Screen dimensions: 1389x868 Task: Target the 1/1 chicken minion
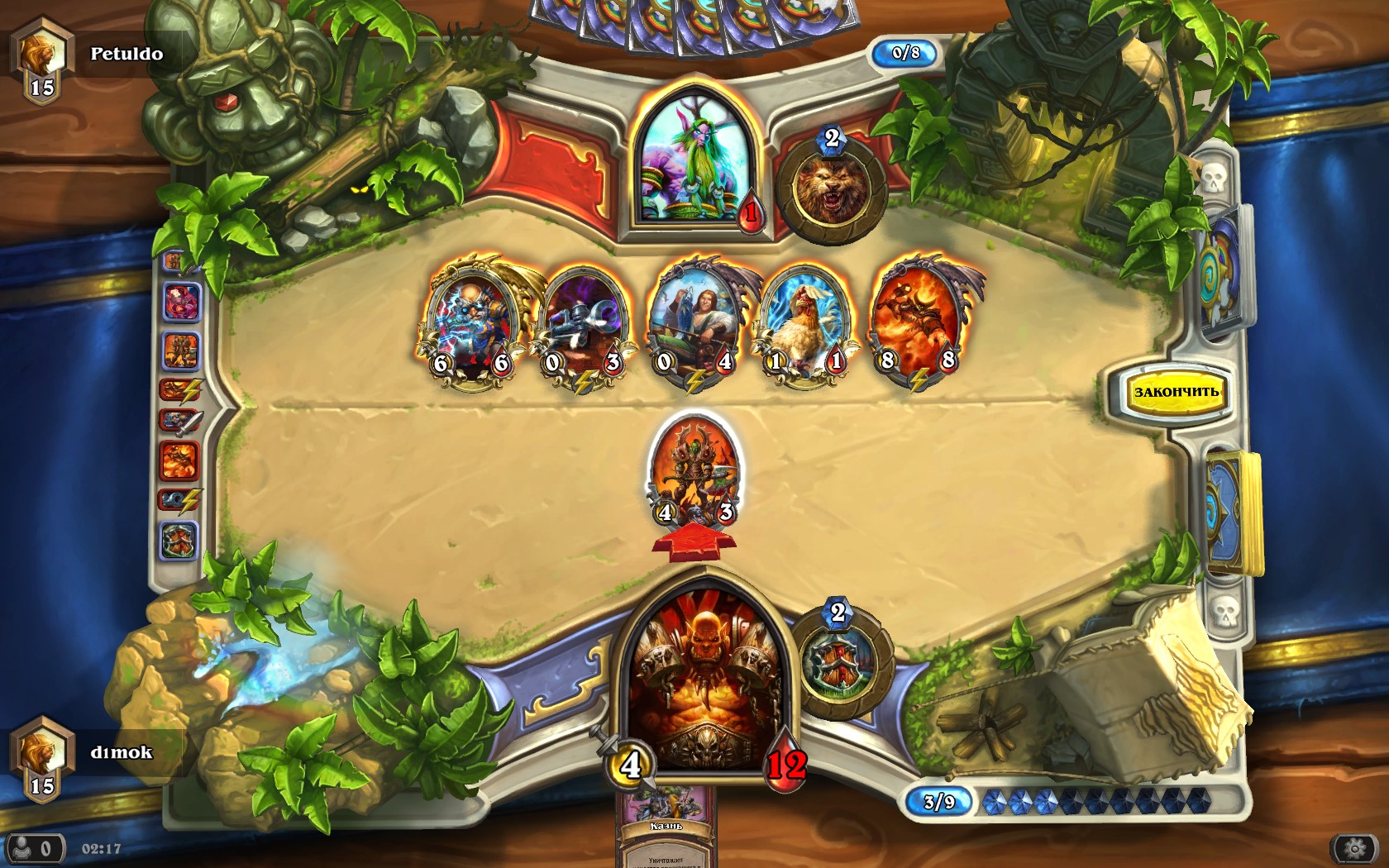805,322
